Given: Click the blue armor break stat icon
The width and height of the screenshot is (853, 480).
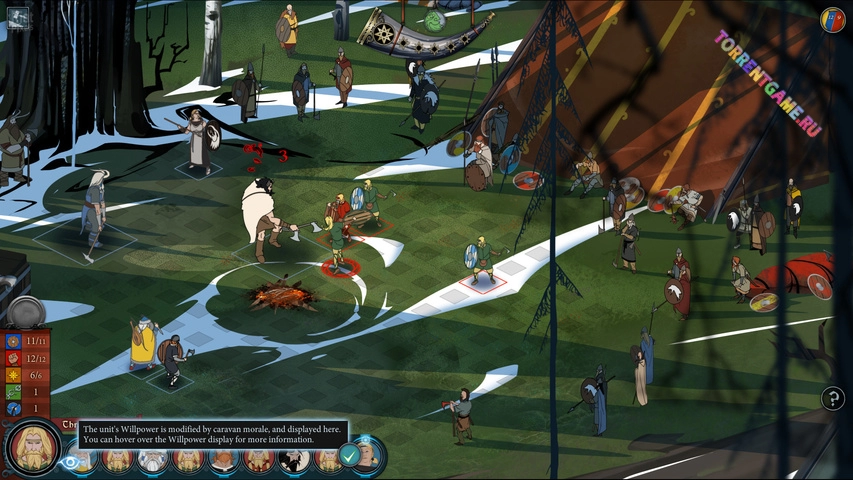Looking at the screenshot, I should [x=13, y=408].
